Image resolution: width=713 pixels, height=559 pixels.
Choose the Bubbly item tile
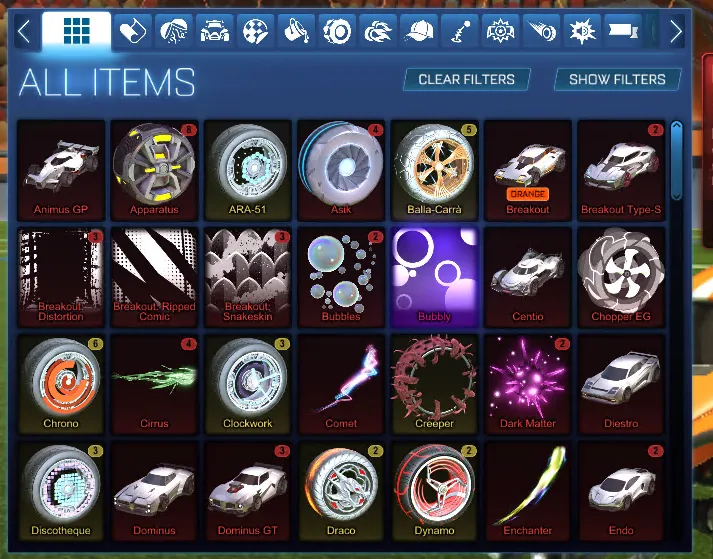[434, 276]
